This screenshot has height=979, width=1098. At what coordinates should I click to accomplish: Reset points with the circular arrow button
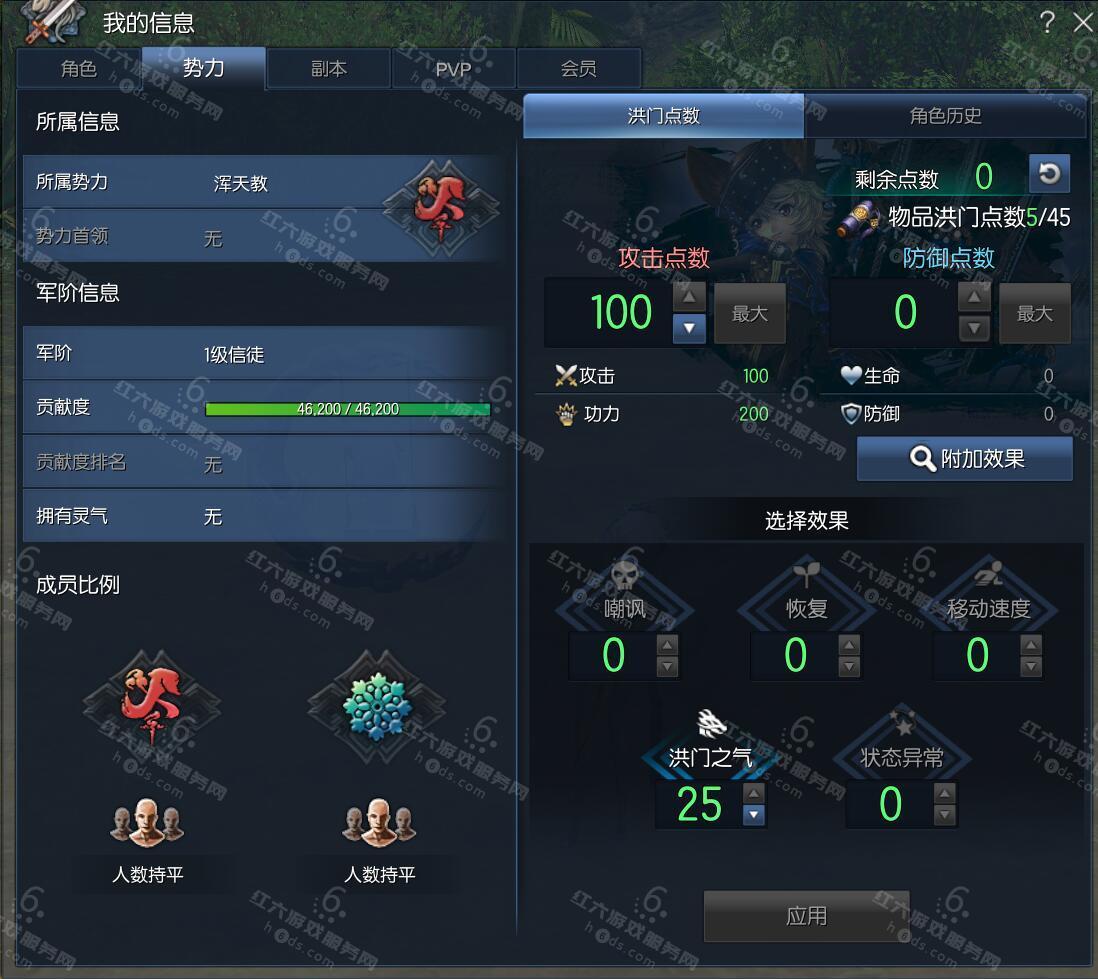1049,174
